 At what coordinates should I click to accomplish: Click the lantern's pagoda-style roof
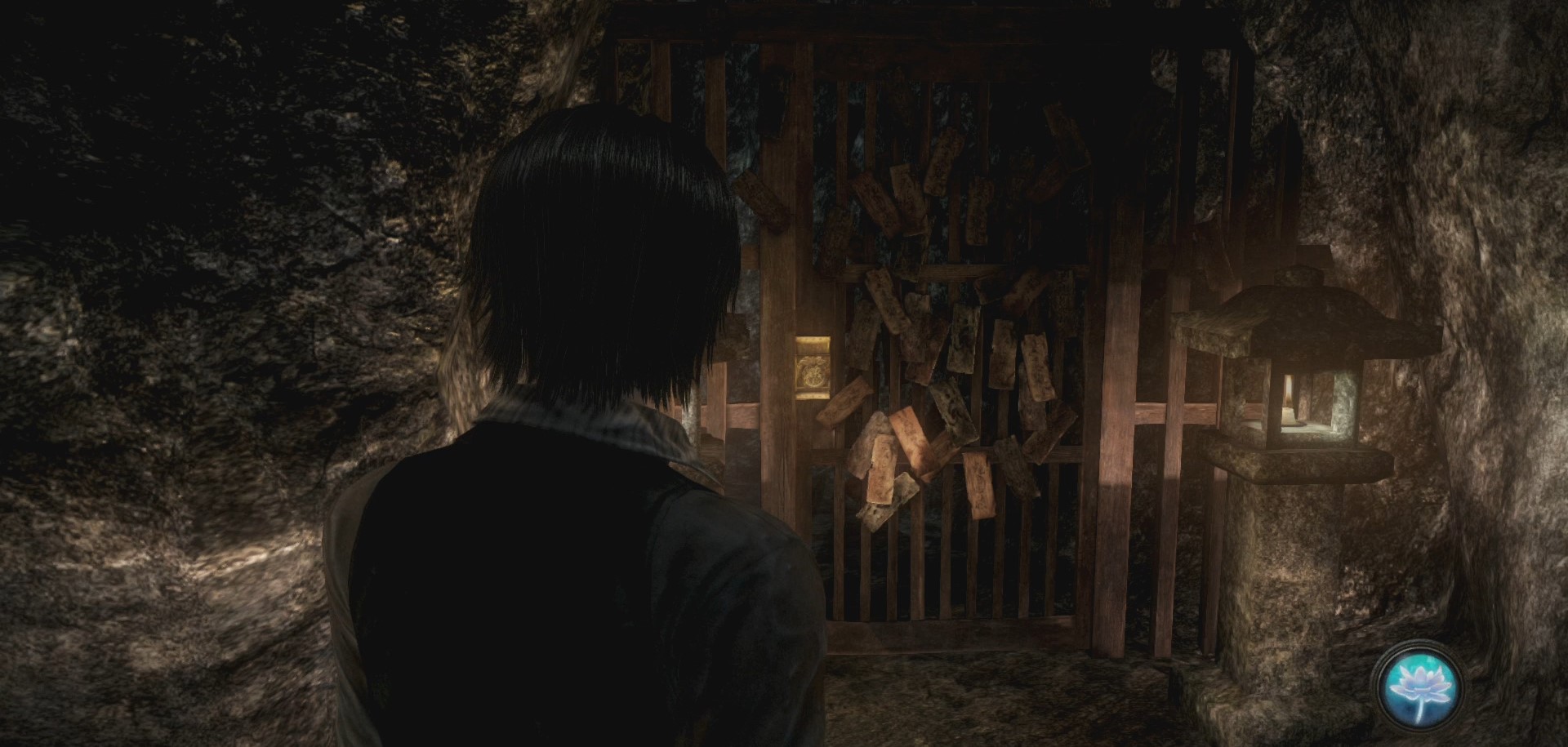[1298, 310]
